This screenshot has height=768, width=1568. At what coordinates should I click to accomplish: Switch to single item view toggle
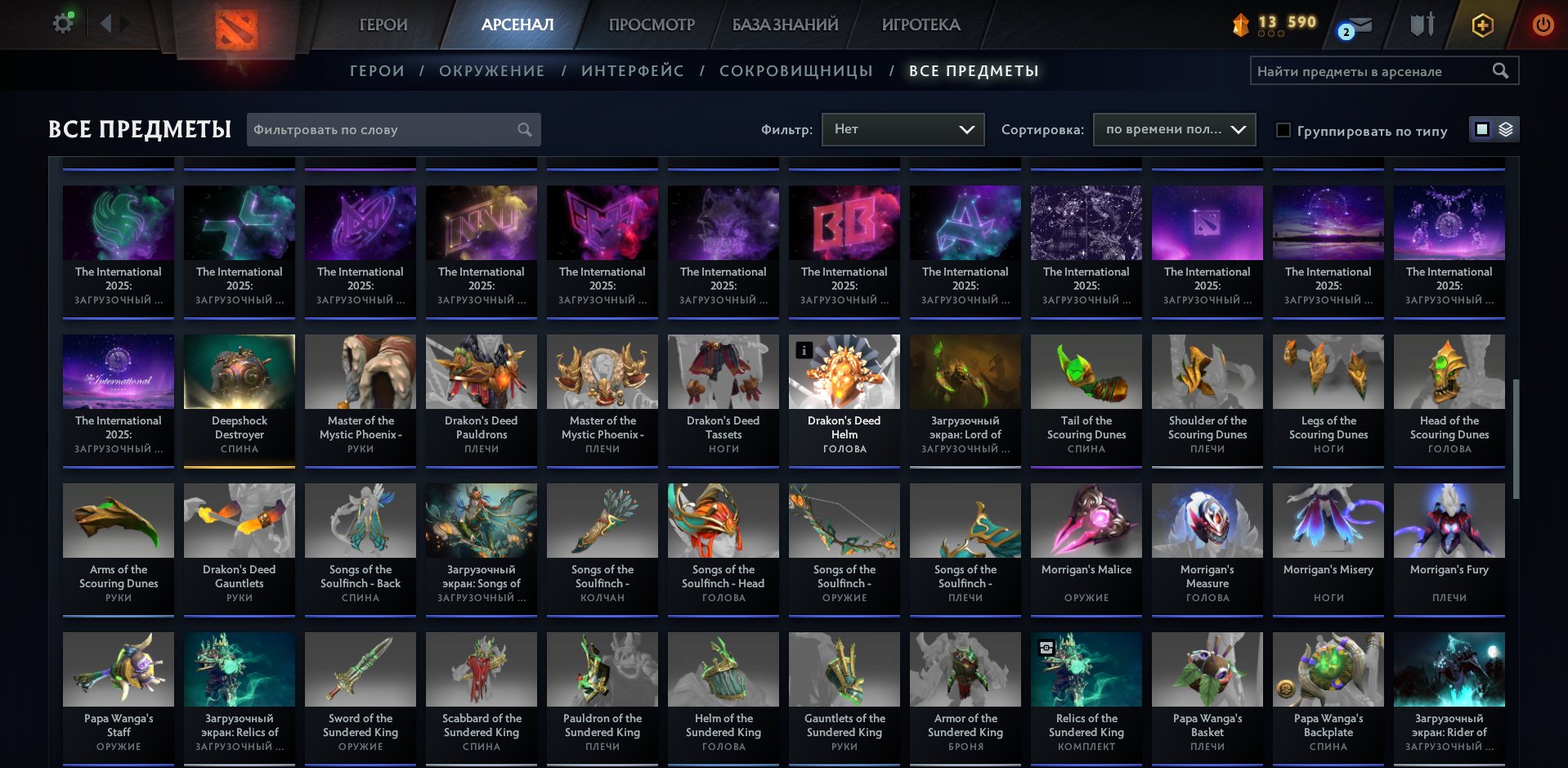click(x=1481, y=129)
